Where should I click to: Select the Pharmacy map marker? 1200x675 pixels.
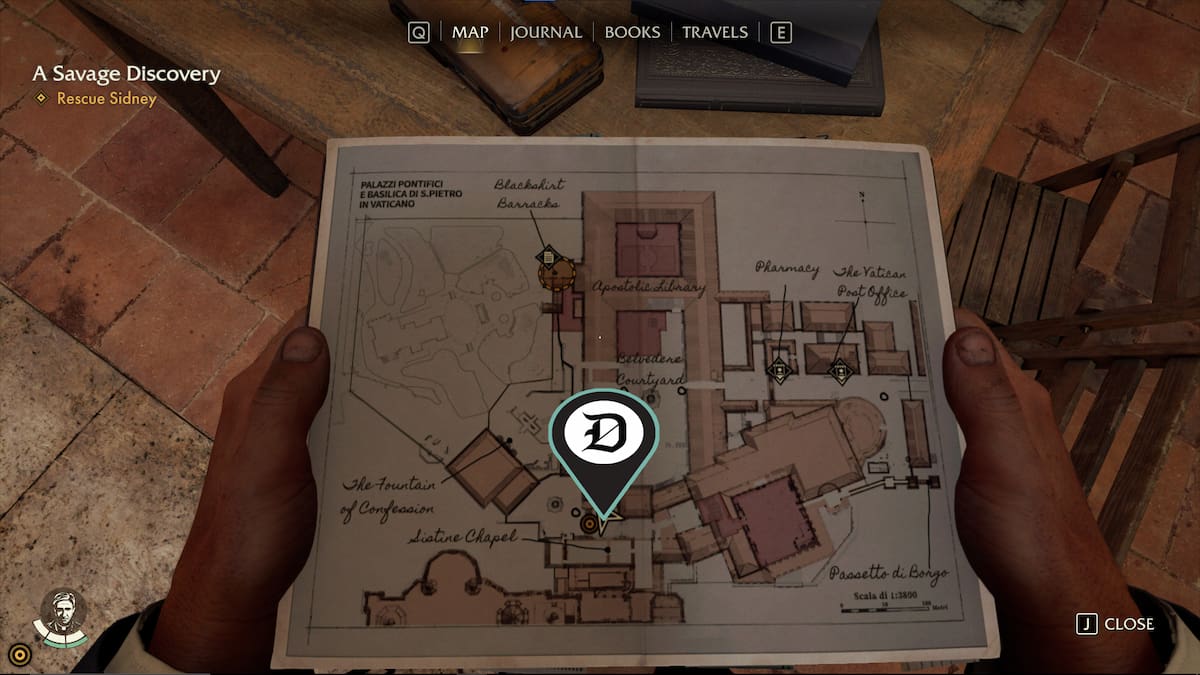pos(779,370)
